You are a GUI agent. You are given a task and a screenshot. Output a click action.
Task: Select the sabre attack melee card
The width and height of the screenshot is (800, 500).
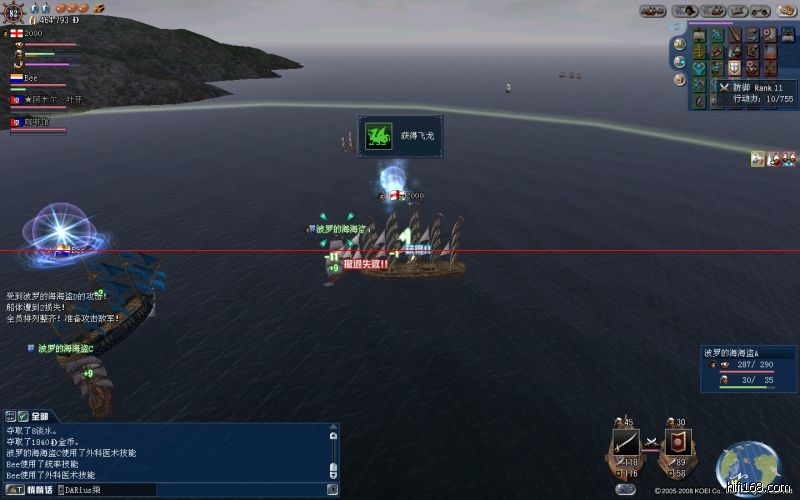tap(626, 443)
